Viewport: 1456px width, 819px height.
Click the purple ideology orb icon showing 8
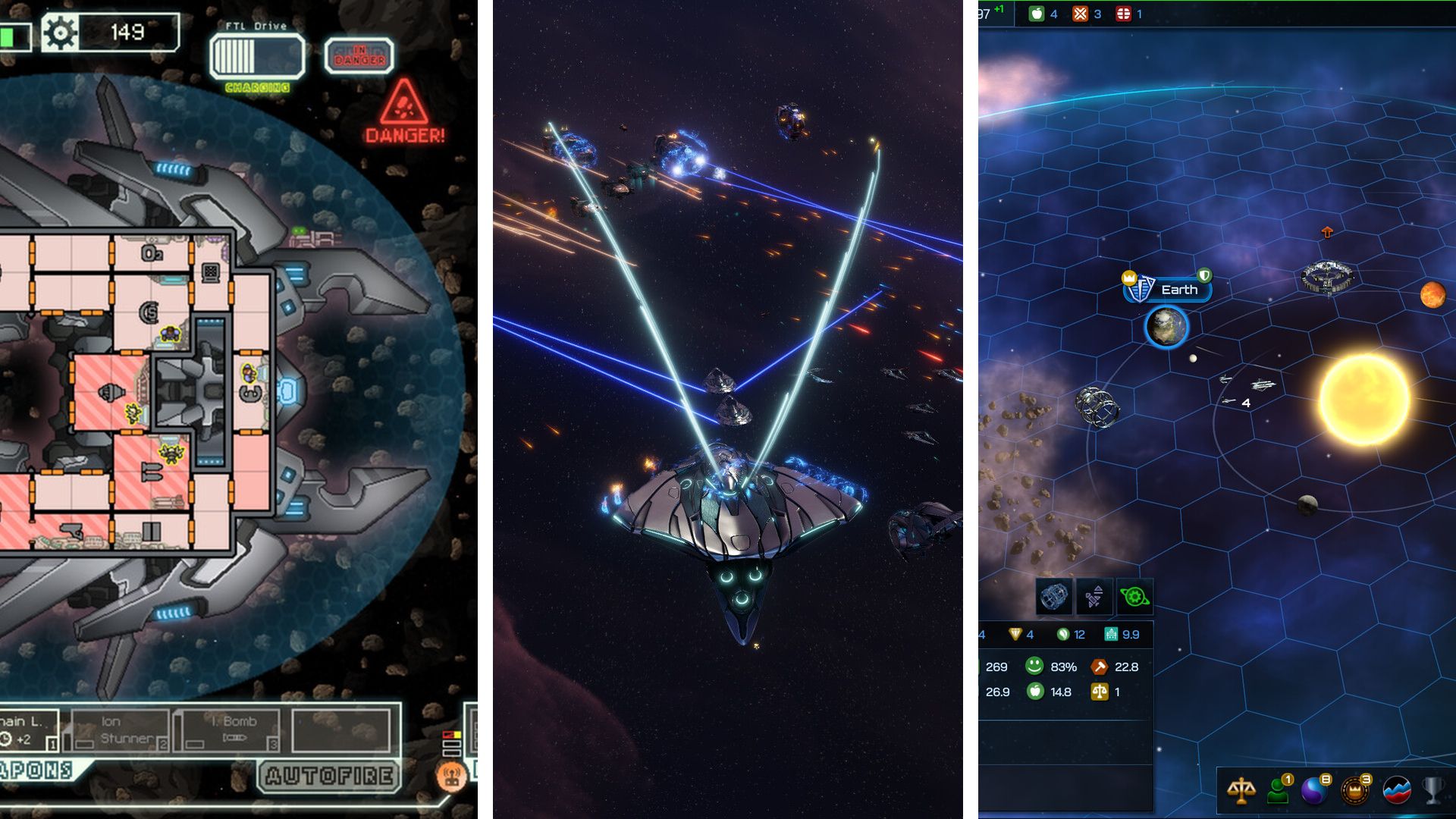coord(1313,791)
